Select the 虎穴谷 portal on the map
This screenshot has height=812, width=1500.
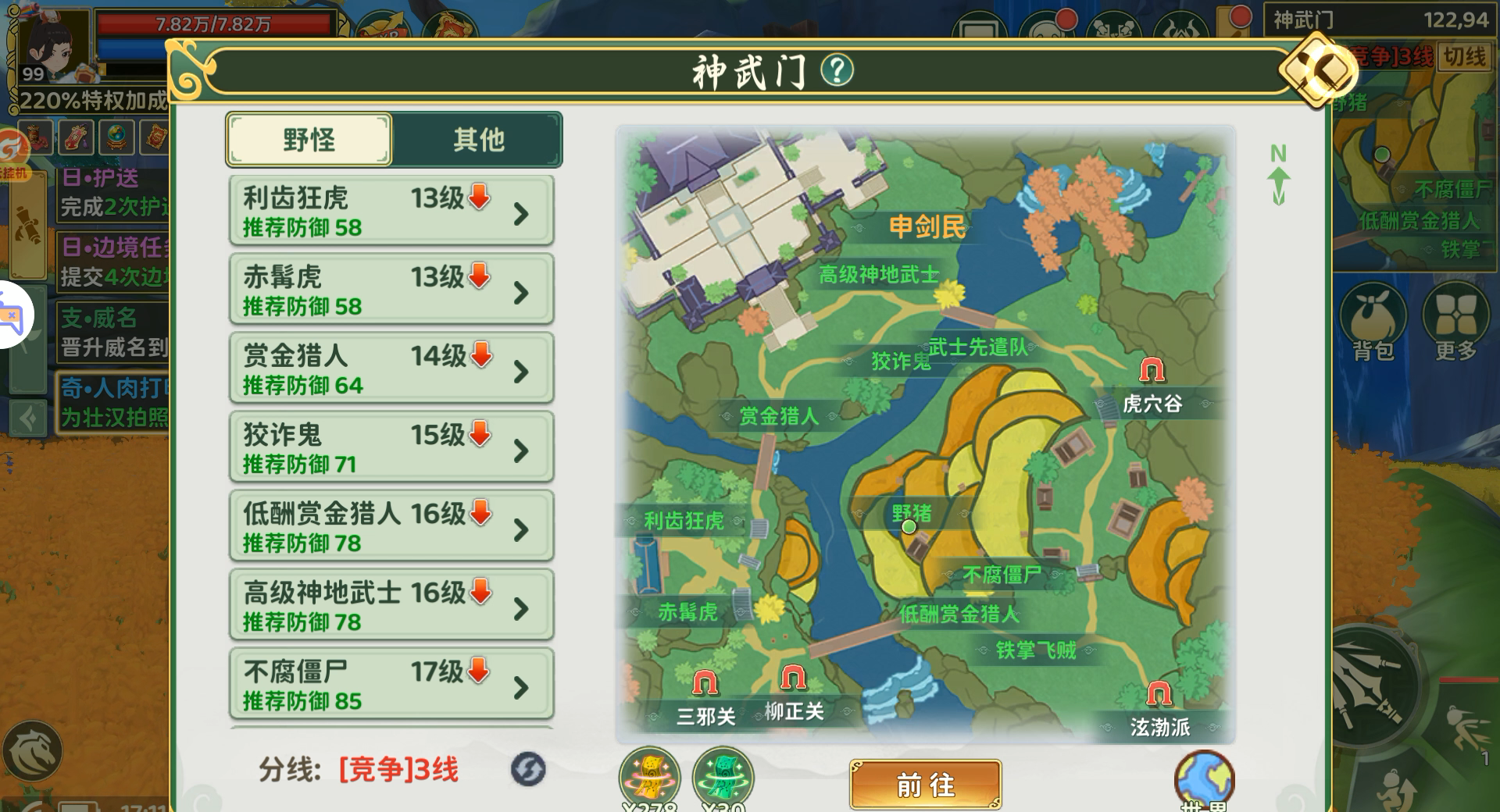1152,371
